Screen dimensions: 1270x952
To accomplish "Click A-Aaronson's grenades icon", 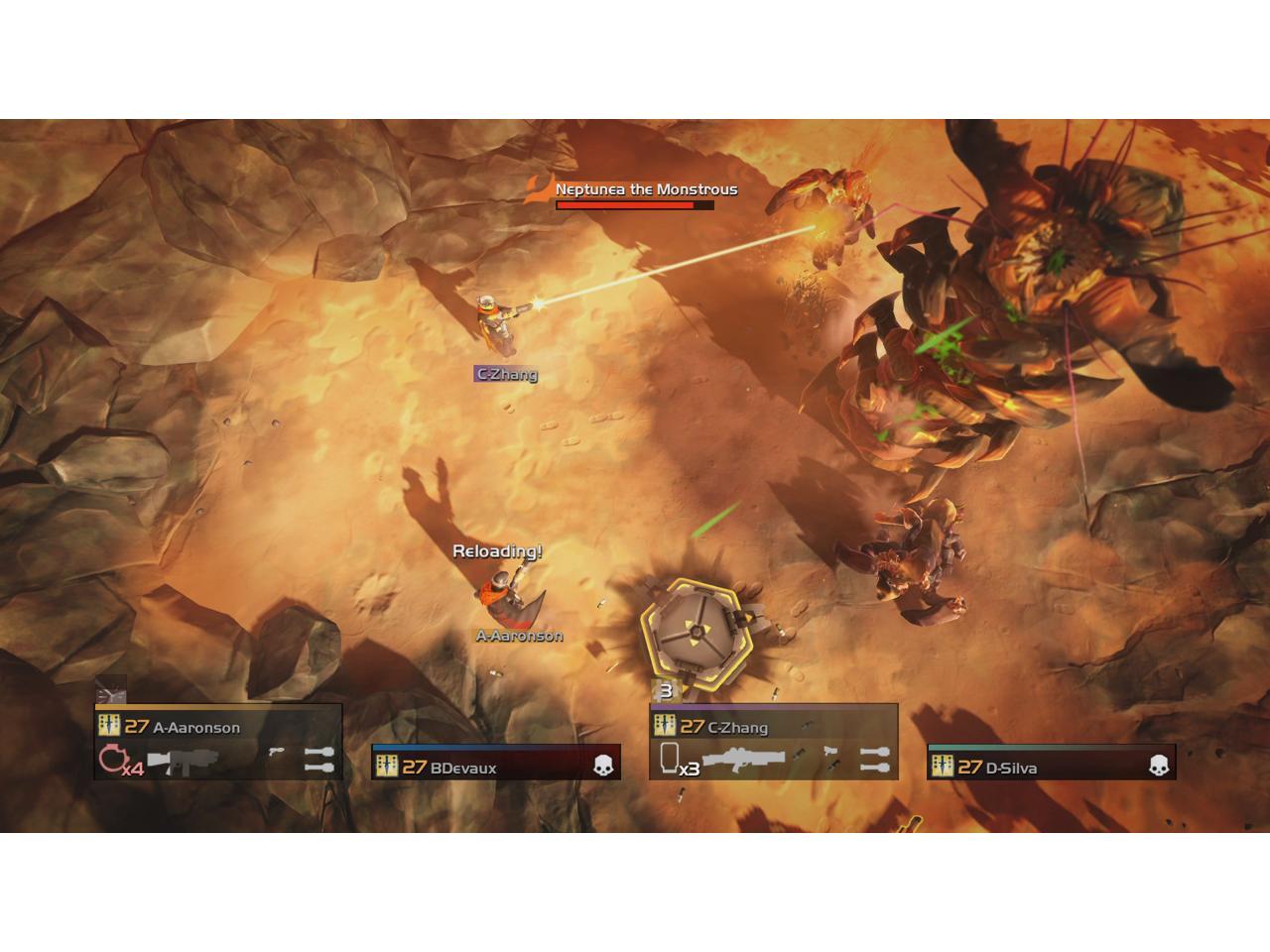I will (318, 761).
